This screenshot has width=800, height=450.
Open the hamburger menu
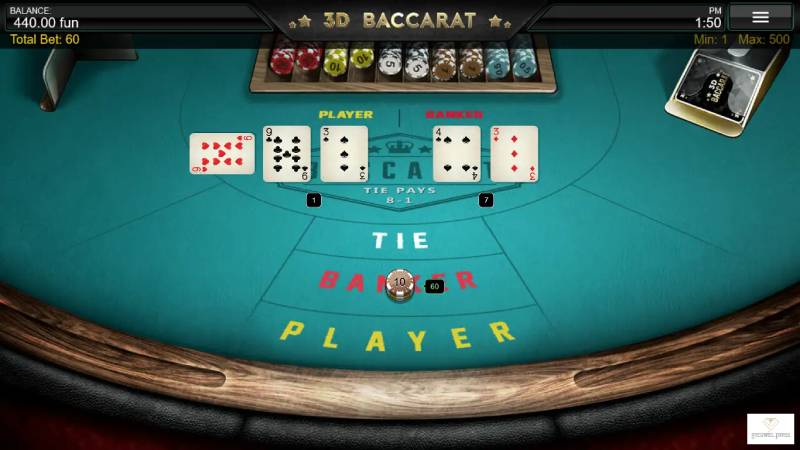[x=760, y=17]
